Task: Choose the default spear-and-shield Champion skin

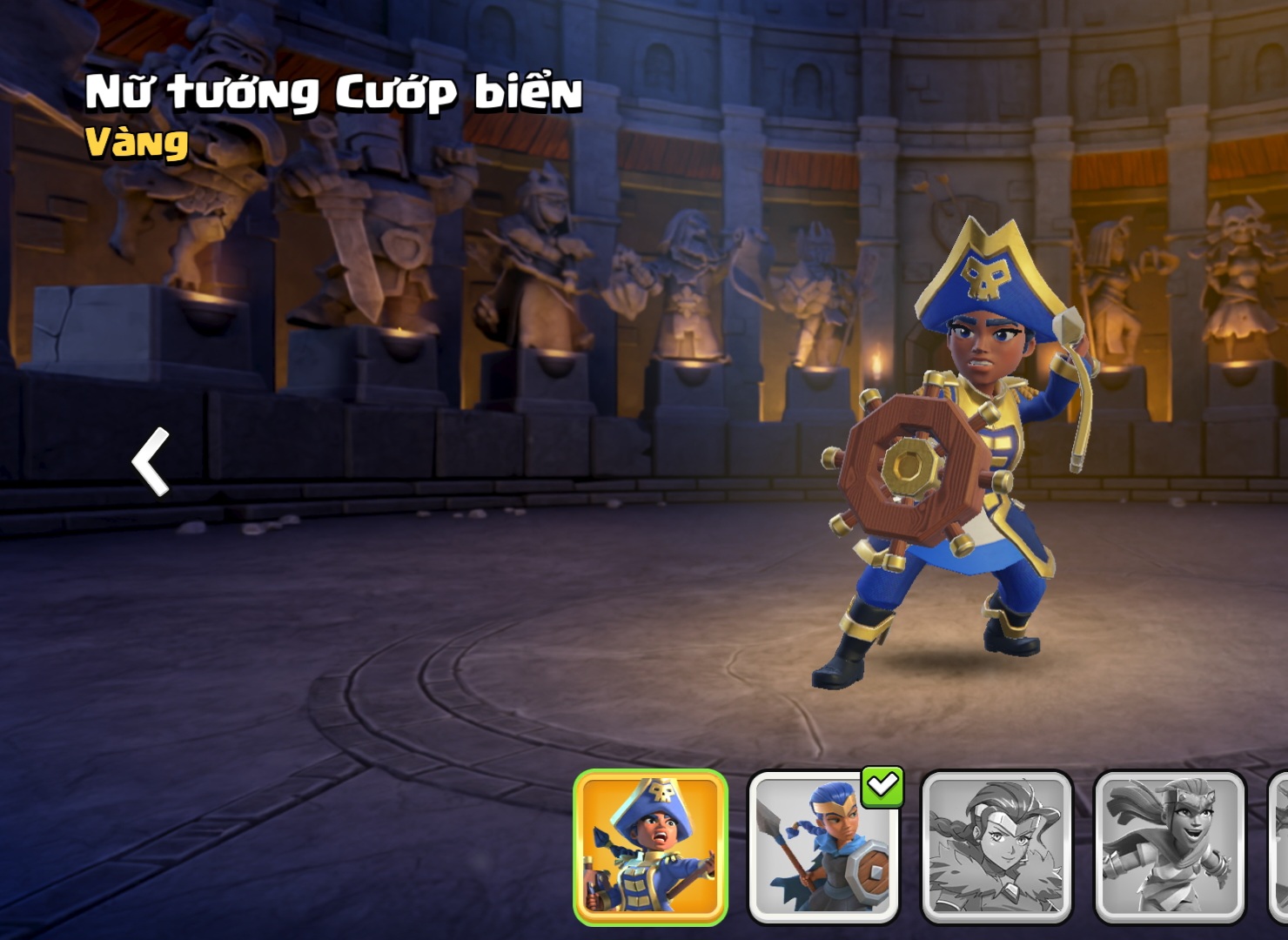Action: point(822,846)
